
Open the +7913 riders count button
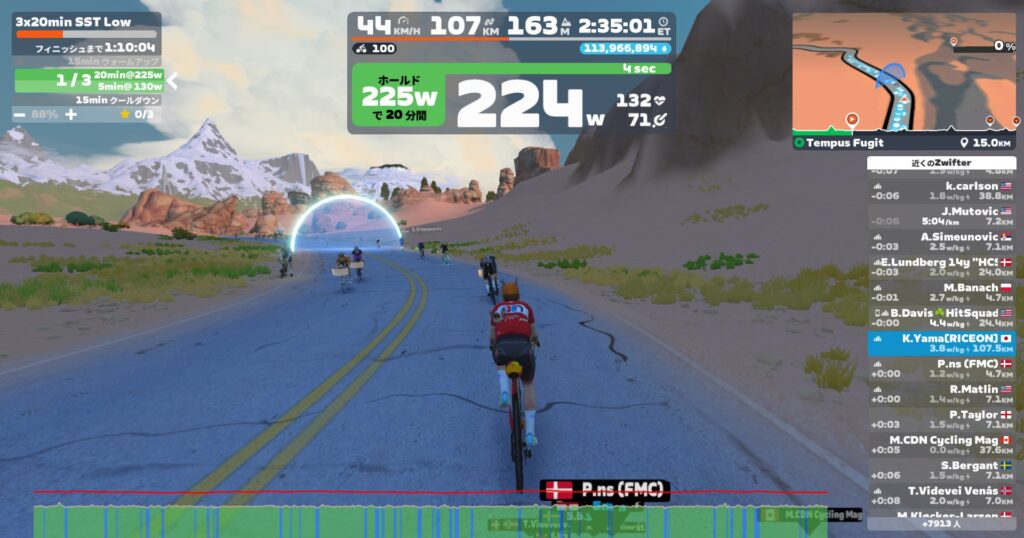pyautogui.click(x=941, y=523)
